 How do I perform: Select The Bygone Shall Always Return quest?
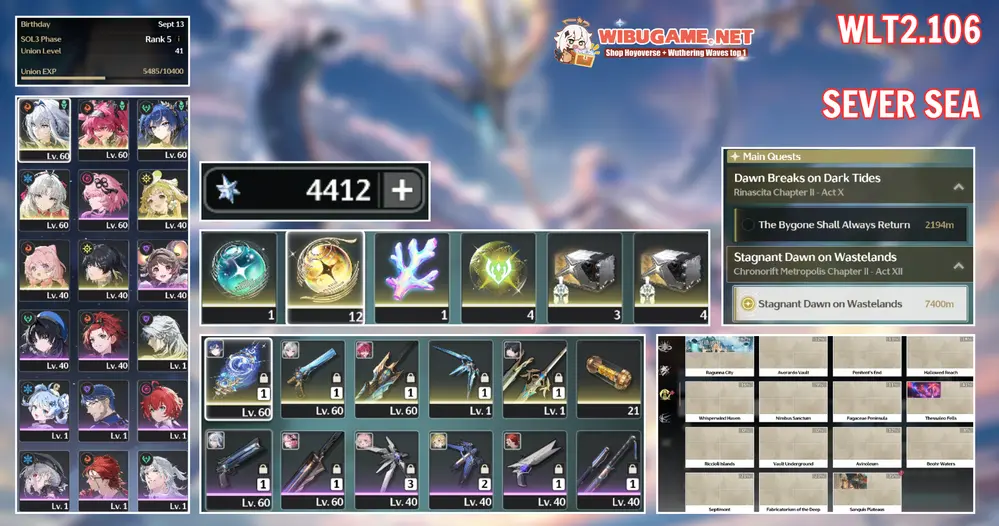tap(851, 225)
